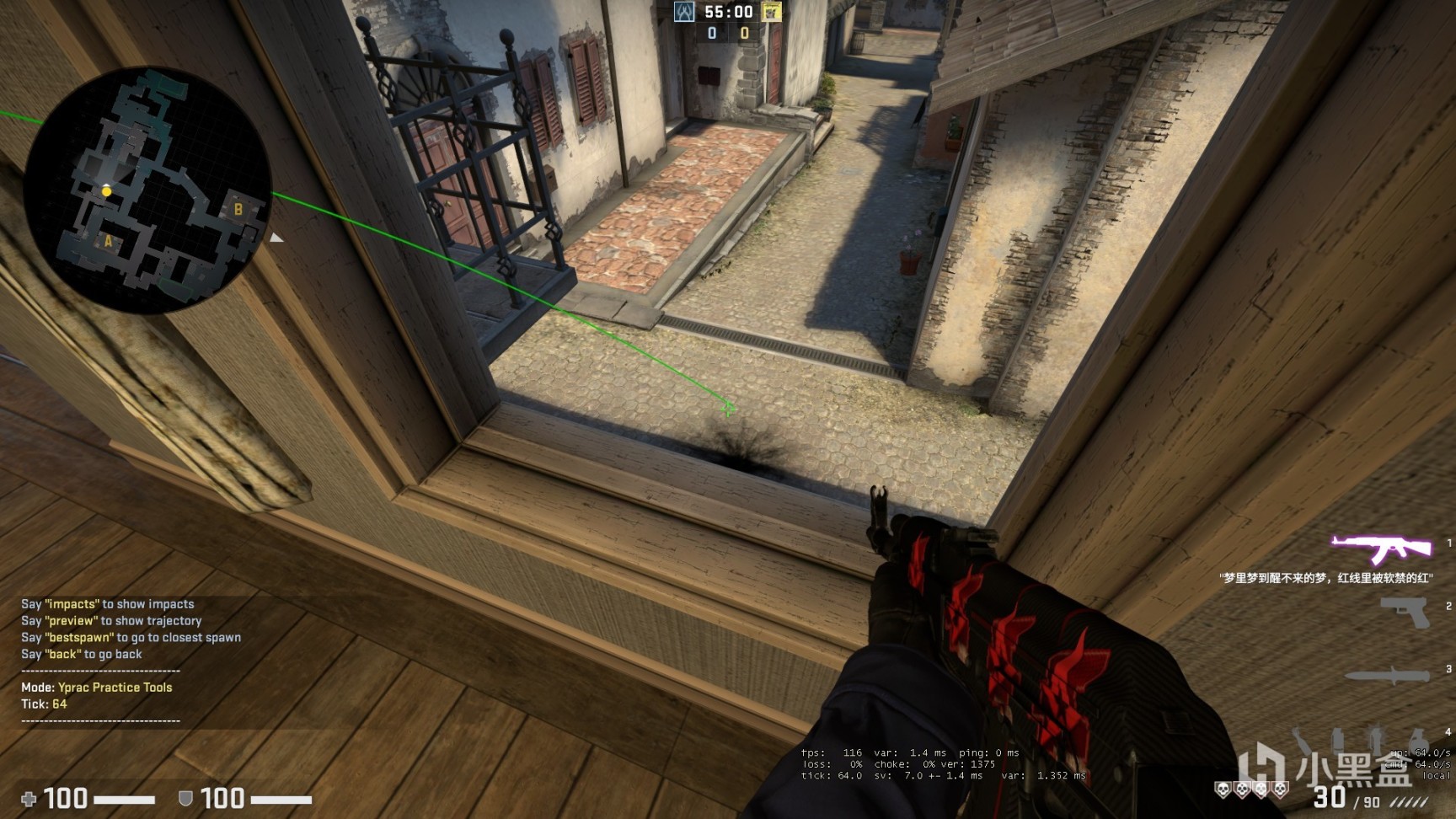Click the A bombsite marker on the radar
Screen dimensions: 1456x819
pyautogui.click(x=108, y=242)
